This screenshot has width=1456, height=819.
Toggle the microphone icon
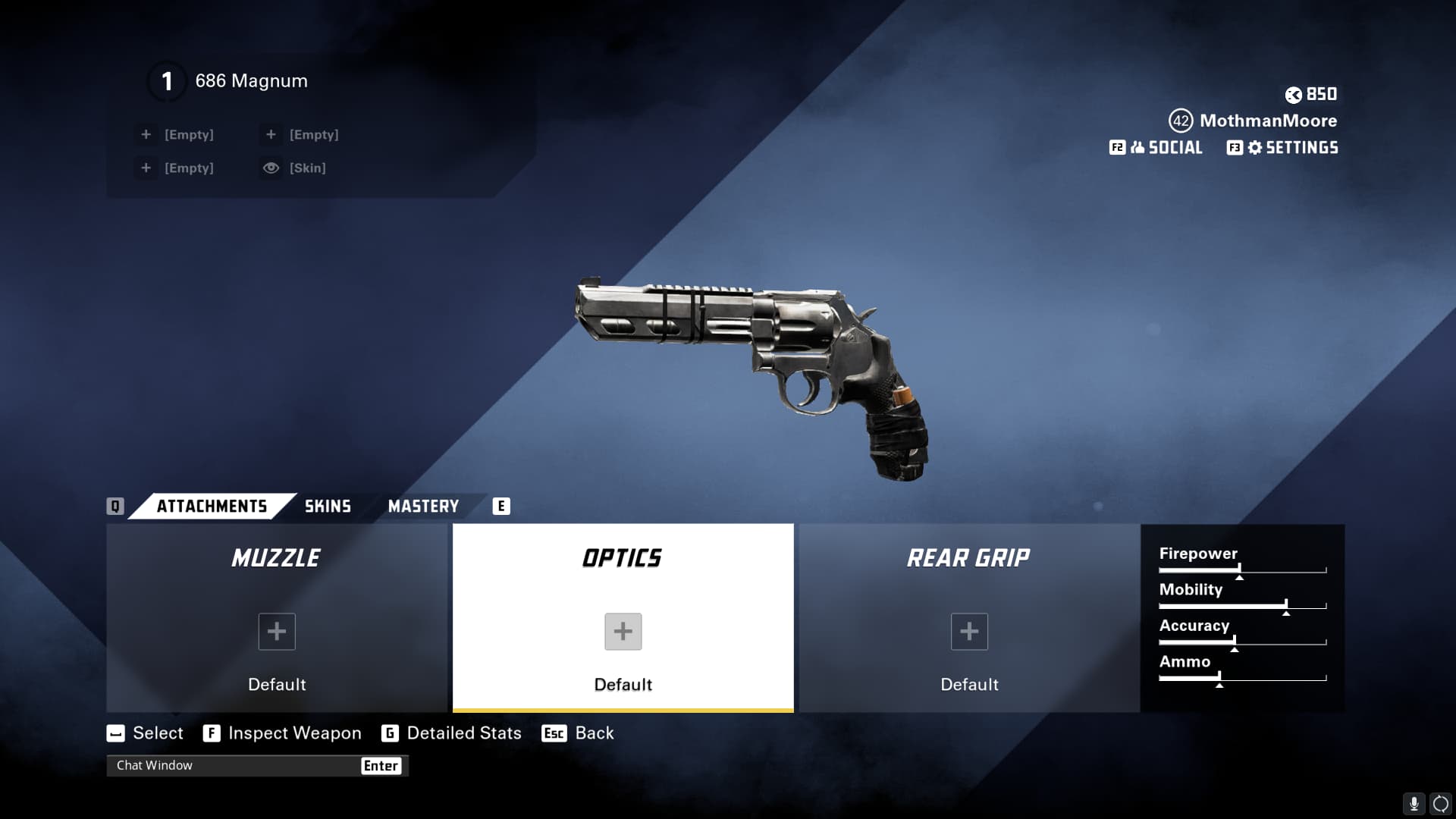[1414, 803]
